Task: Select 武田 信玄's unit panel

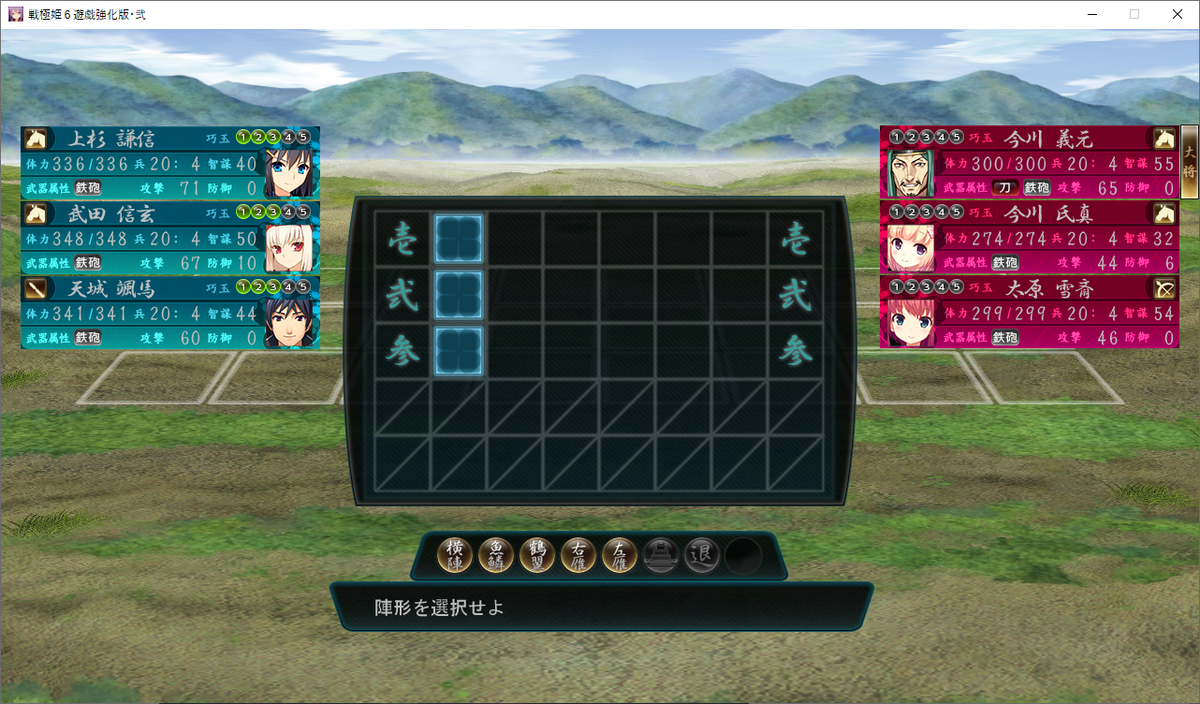Action: [x=170, y=238]
